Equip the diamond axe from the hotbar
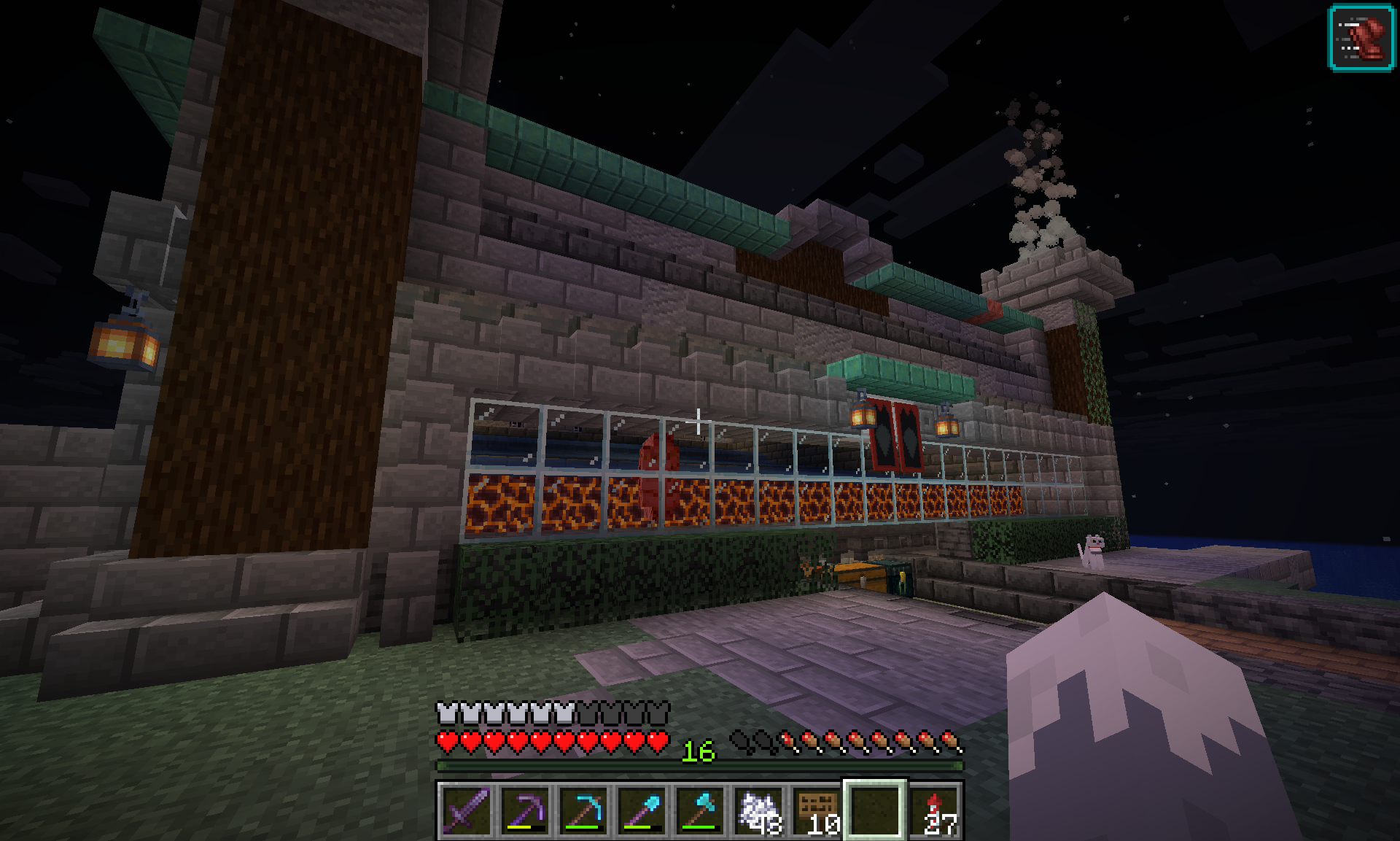Screen dimensions: 1400x841 [x=699, y=810]
